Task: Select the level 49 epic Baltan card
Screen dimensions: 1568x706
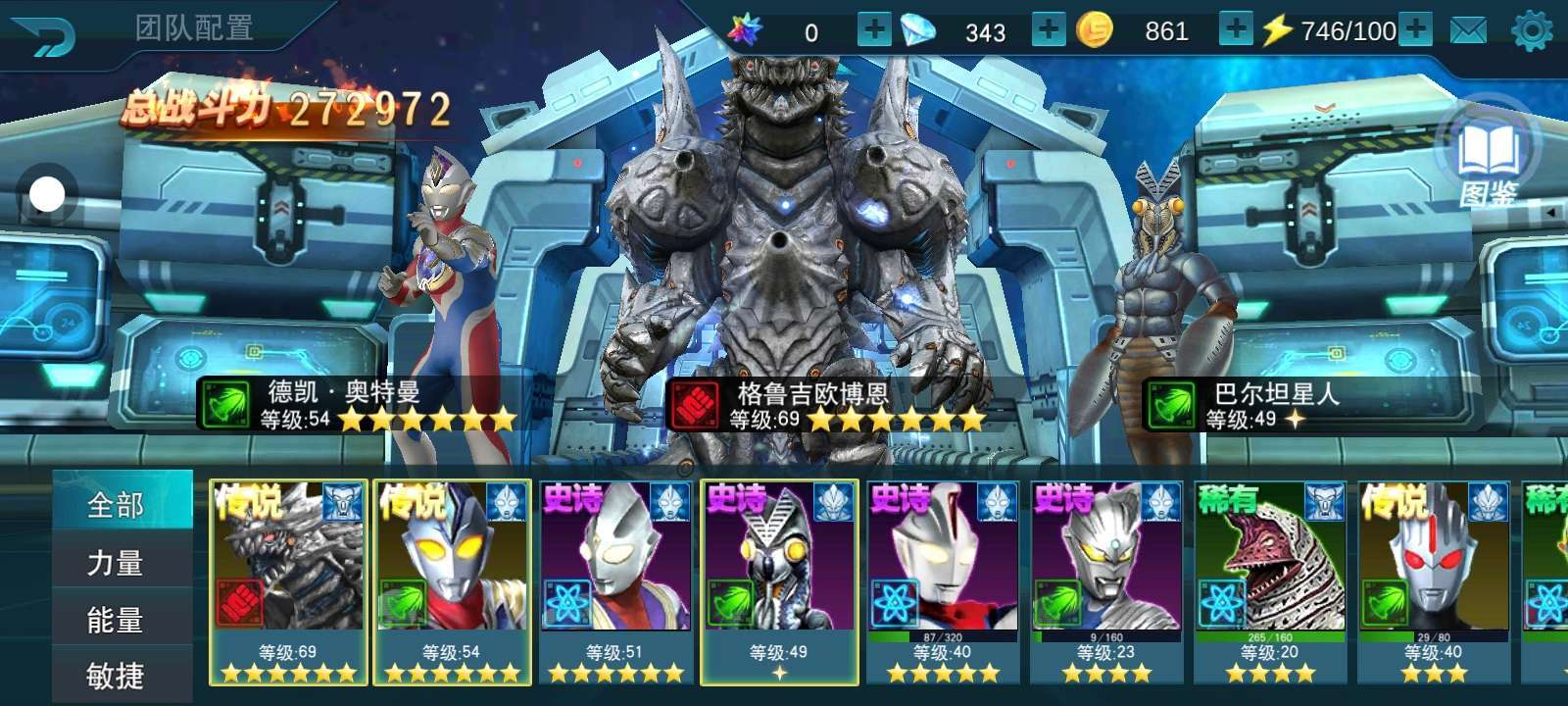Action: (779, 580)
